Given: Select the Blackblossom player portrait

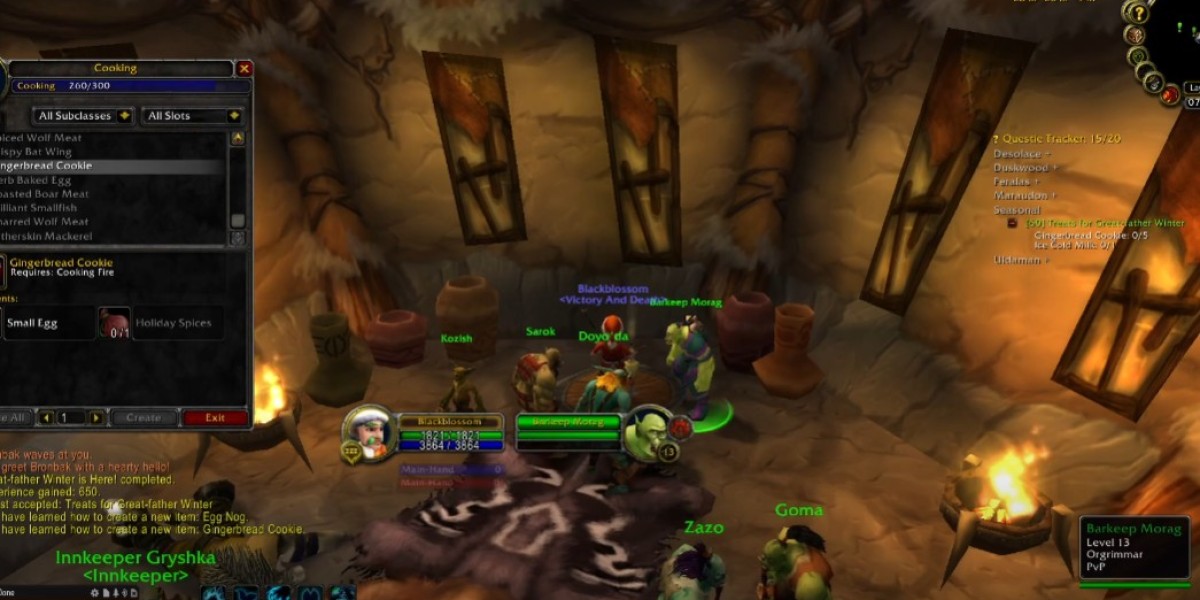Looking at the screenshot, I should click(366, 431).
